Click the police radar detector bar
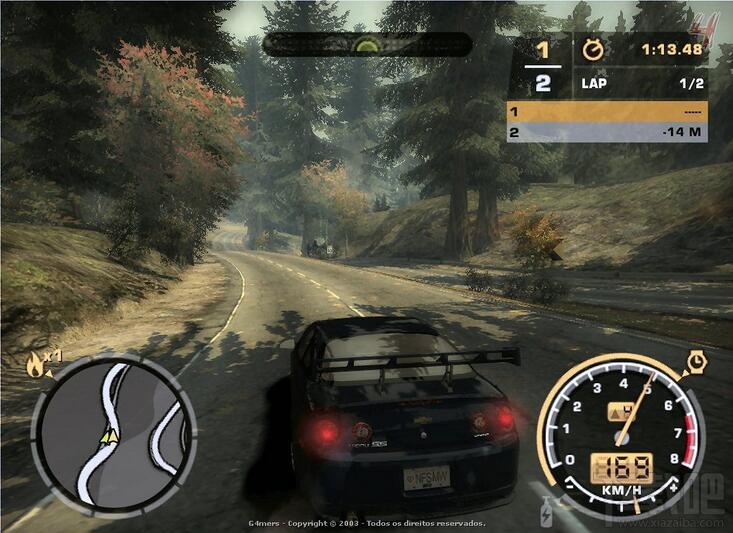Viewport: 733px width, 533px height. [367, 45]
